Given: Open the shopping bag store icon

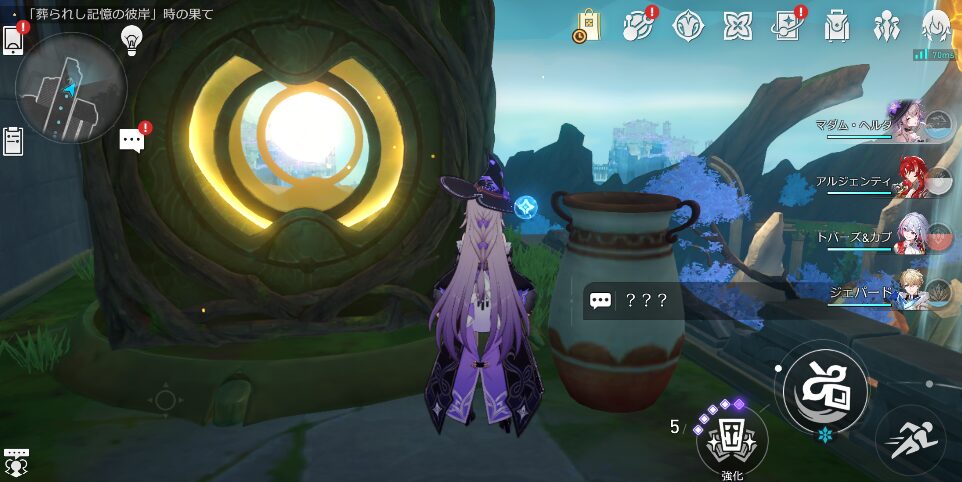Looking at the screenshot, I should point(587,26).
